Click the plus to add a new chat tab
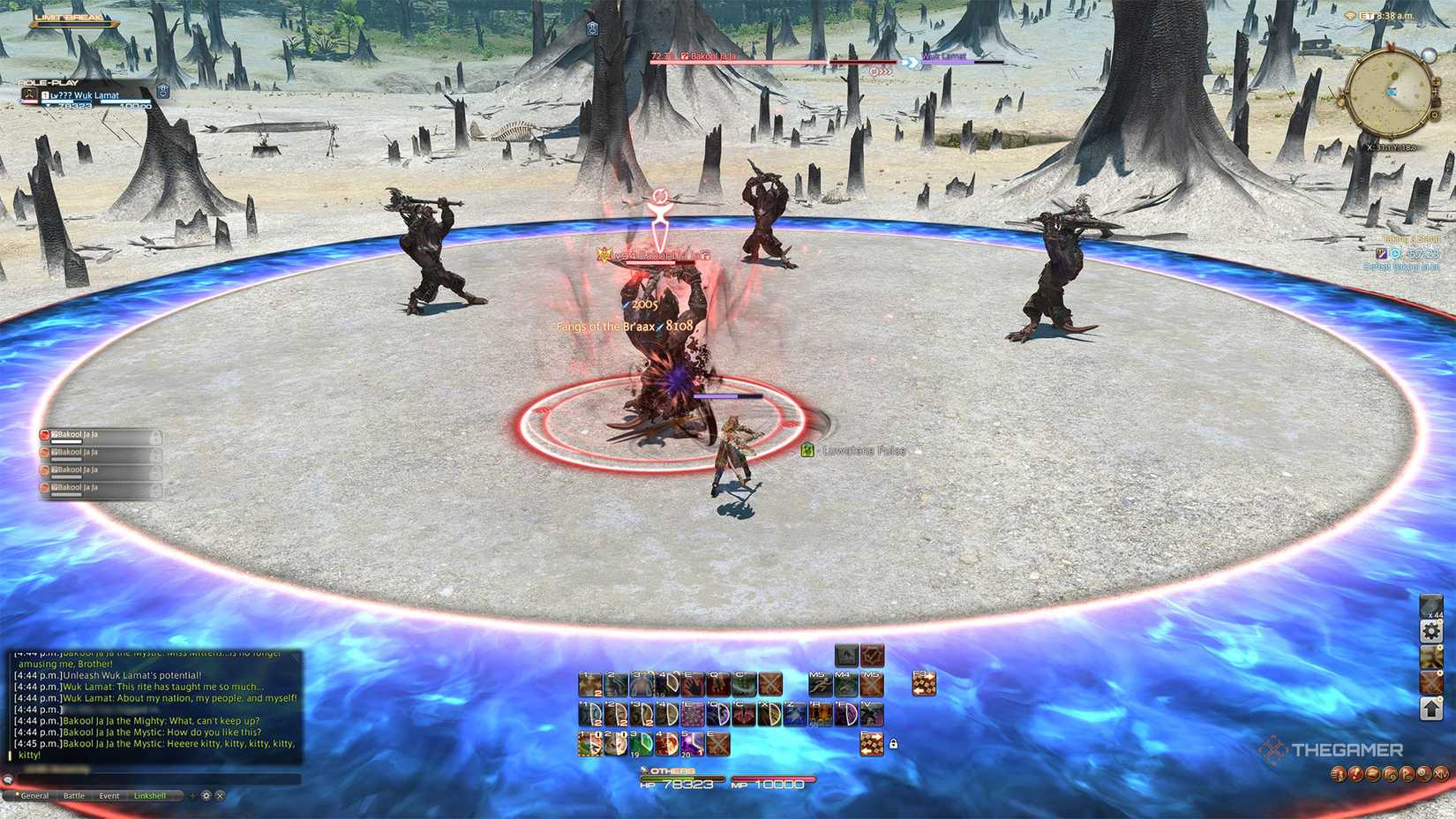 pyautogui.click(x=193, y=795)
